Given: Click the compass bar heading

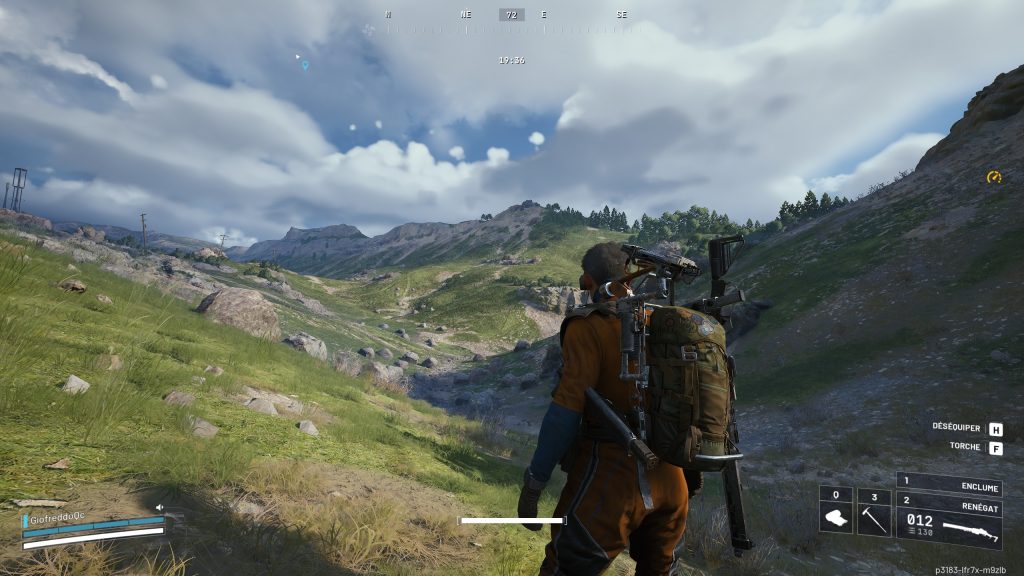Looking at the screenshot, I should pos(511,15).
